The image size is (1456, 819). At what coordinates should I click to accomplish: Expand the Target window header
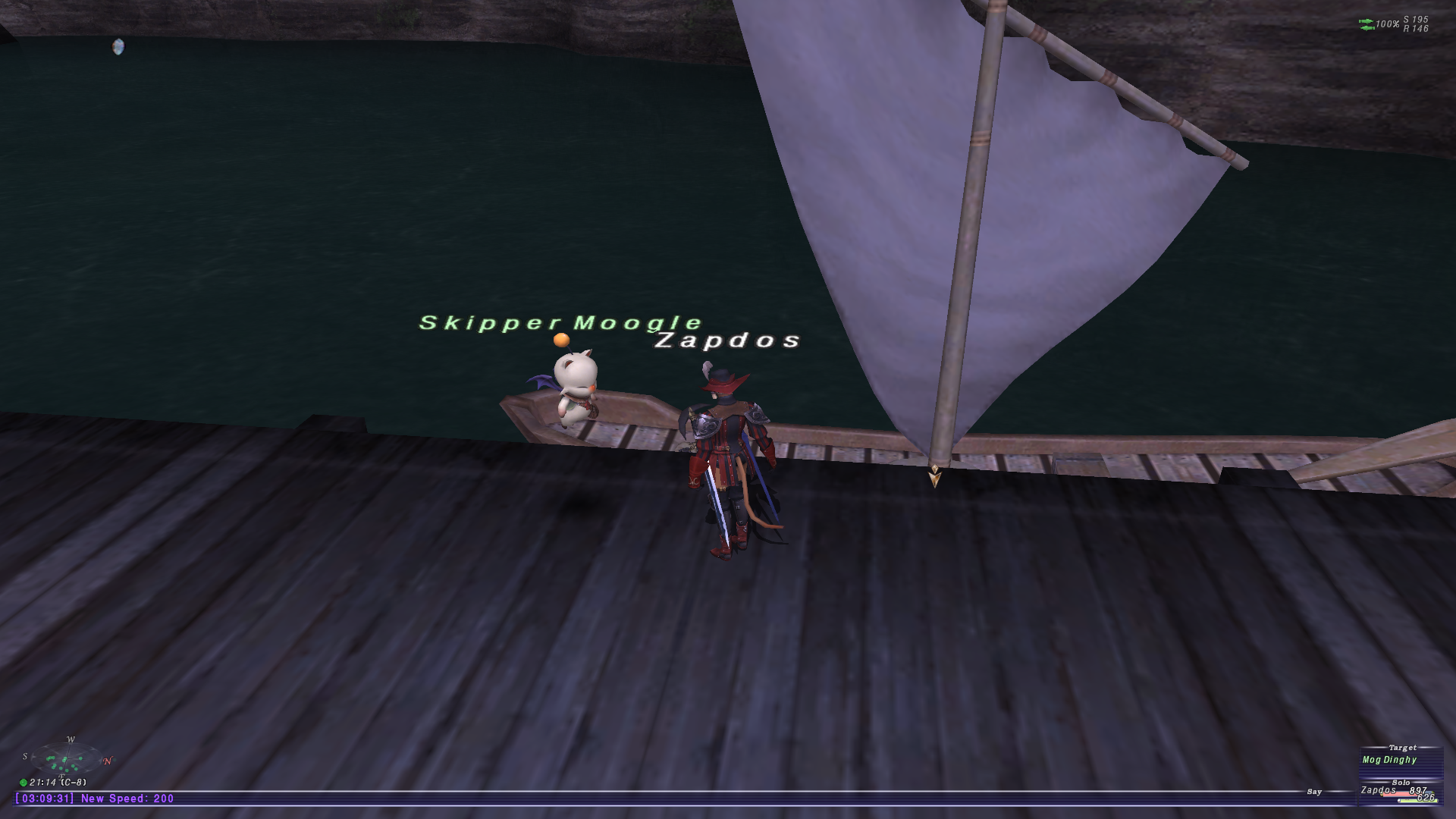tap(1402, 748)
